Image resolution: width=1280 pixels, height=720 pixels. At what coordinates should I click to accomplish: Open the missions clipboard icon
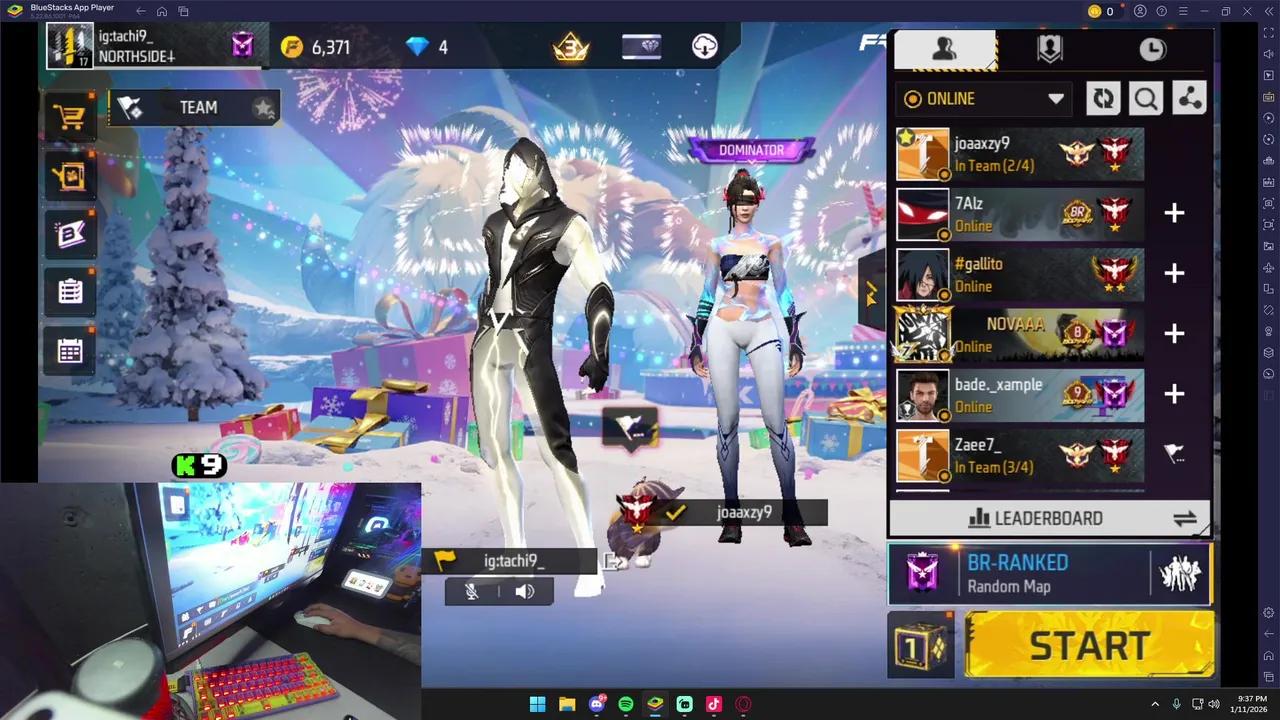coord(69,290)
